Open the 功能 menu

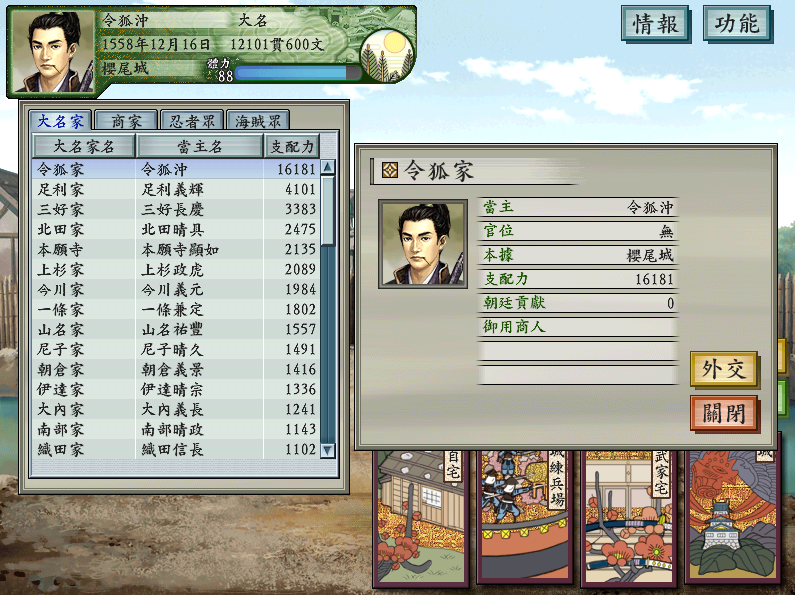tap(737, 23)
